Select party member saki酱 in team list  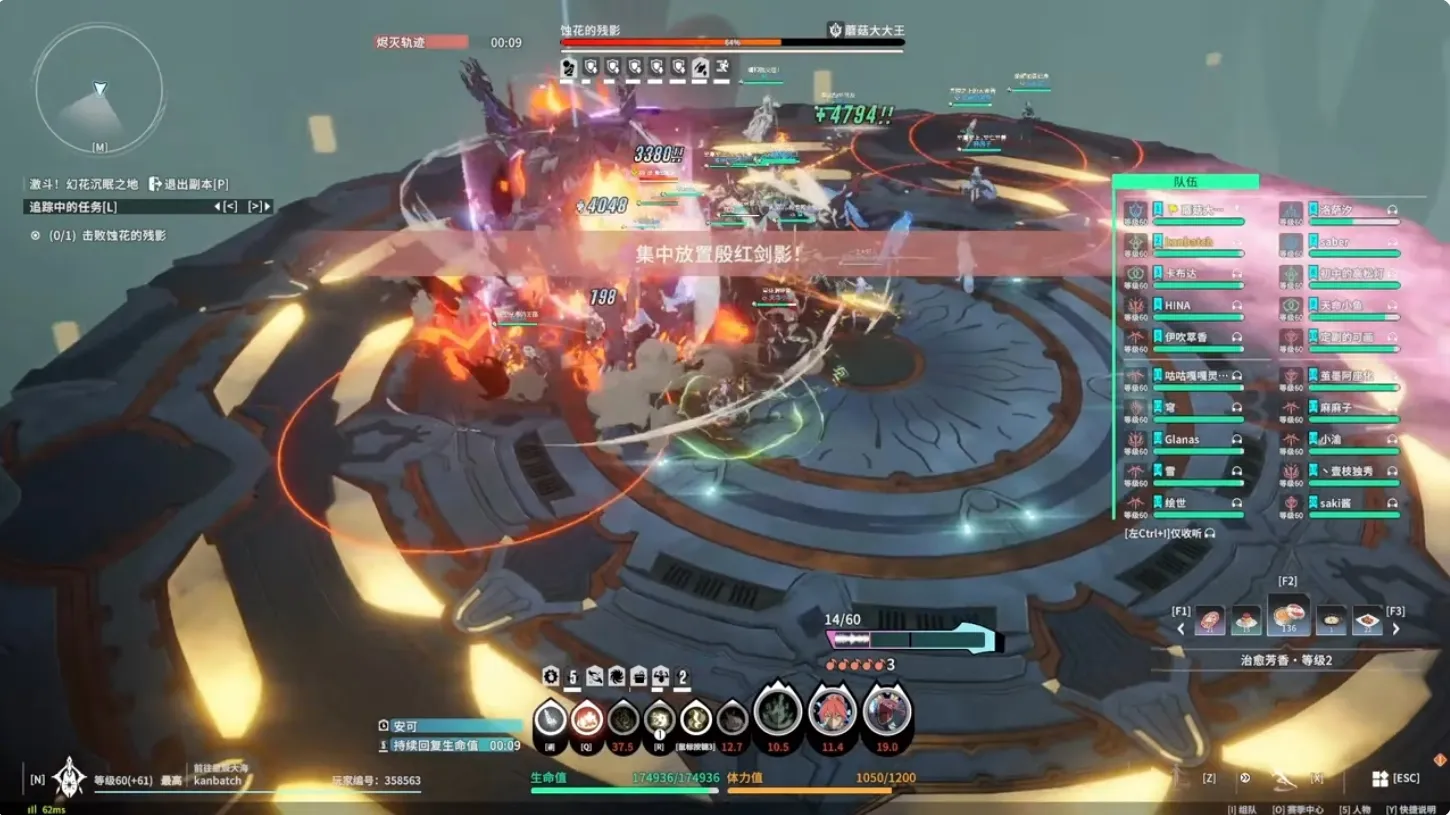point(1335,504)
